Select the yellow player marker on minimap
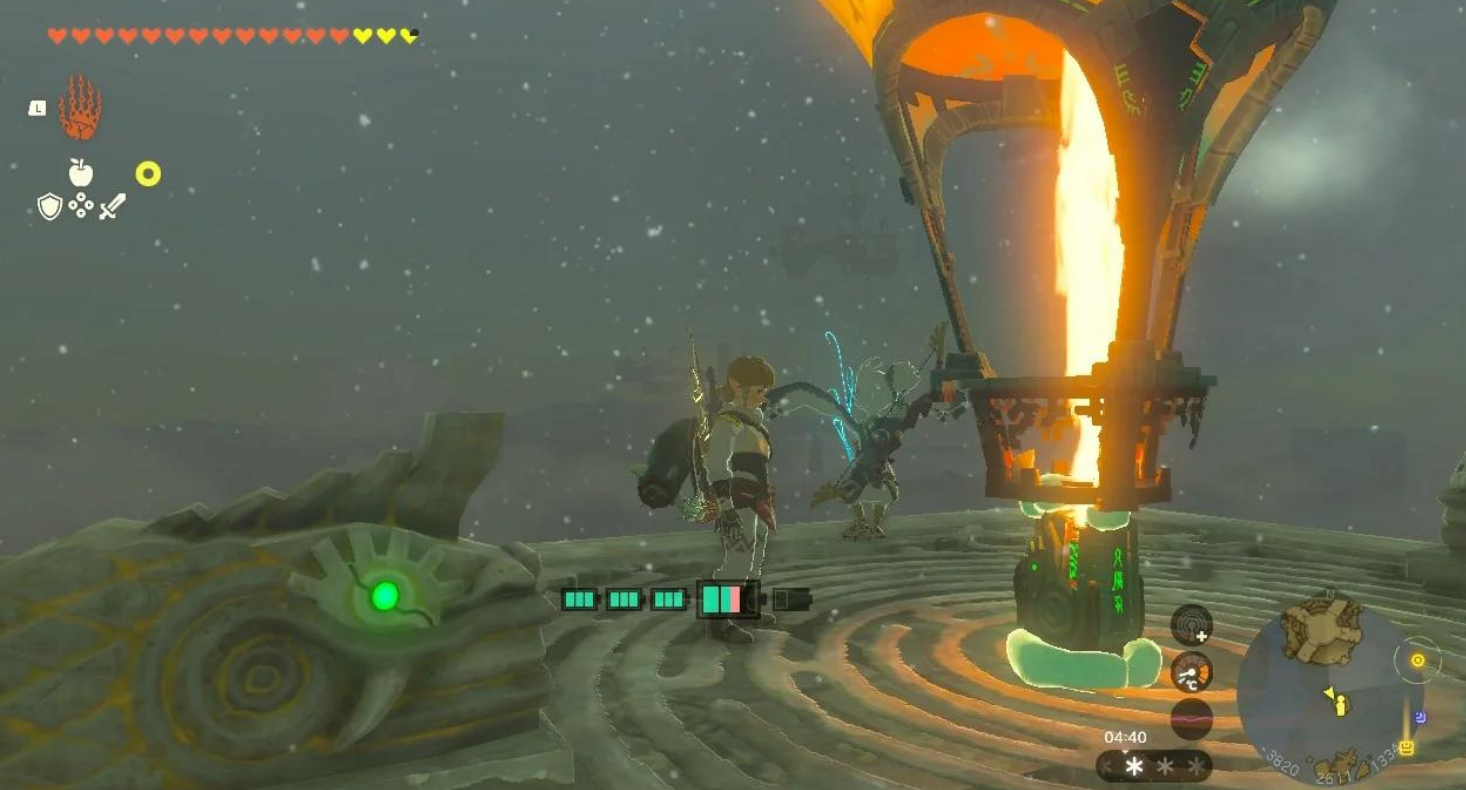 (x=1339, y=704)
